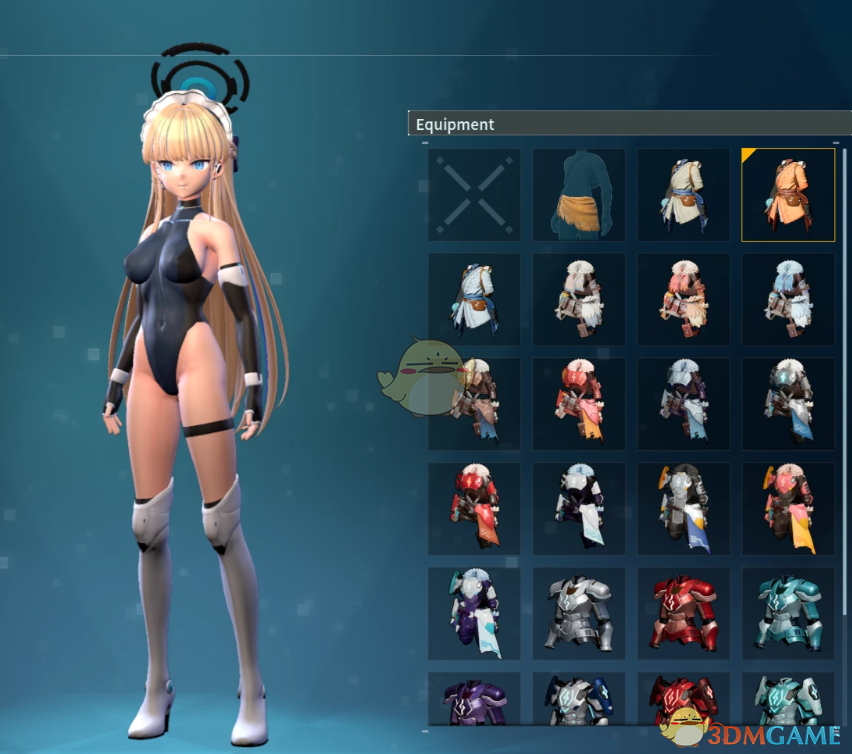Image resolution: width=852 pixels, height=754 pixels.
Task: Choose the pink fur armor without metal plates
Action: (683, 299)
